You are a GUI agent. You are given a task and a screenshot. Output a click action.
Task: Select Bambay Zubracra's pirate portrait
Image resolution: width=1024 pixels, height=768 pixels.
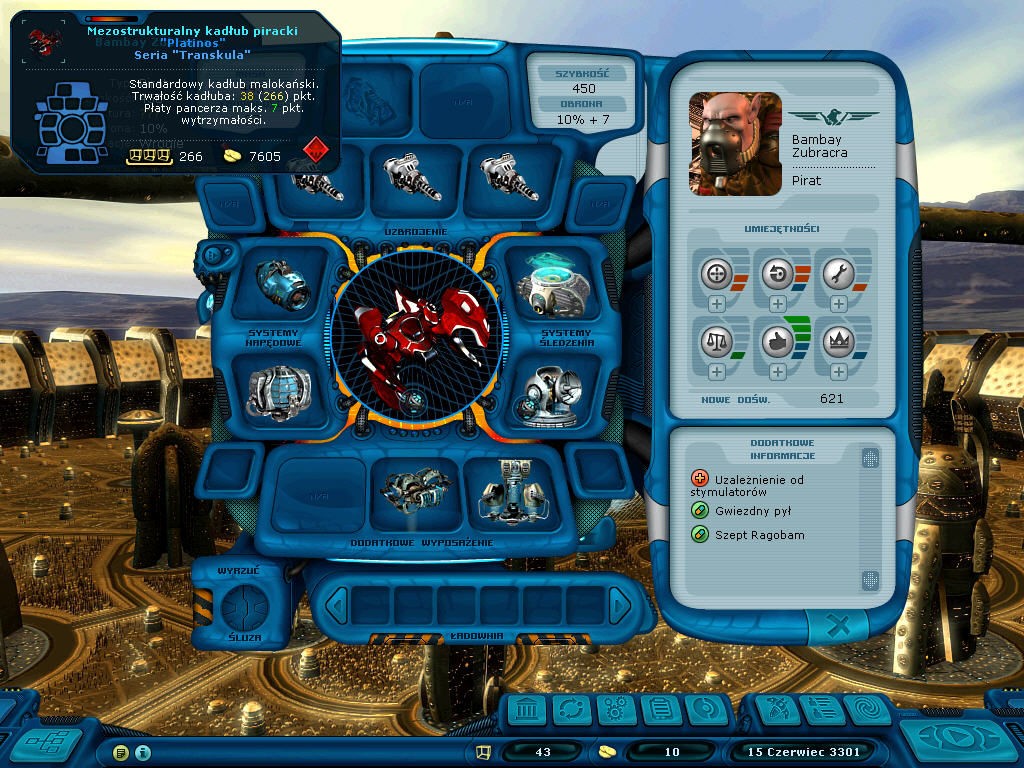tap(735, 143)
